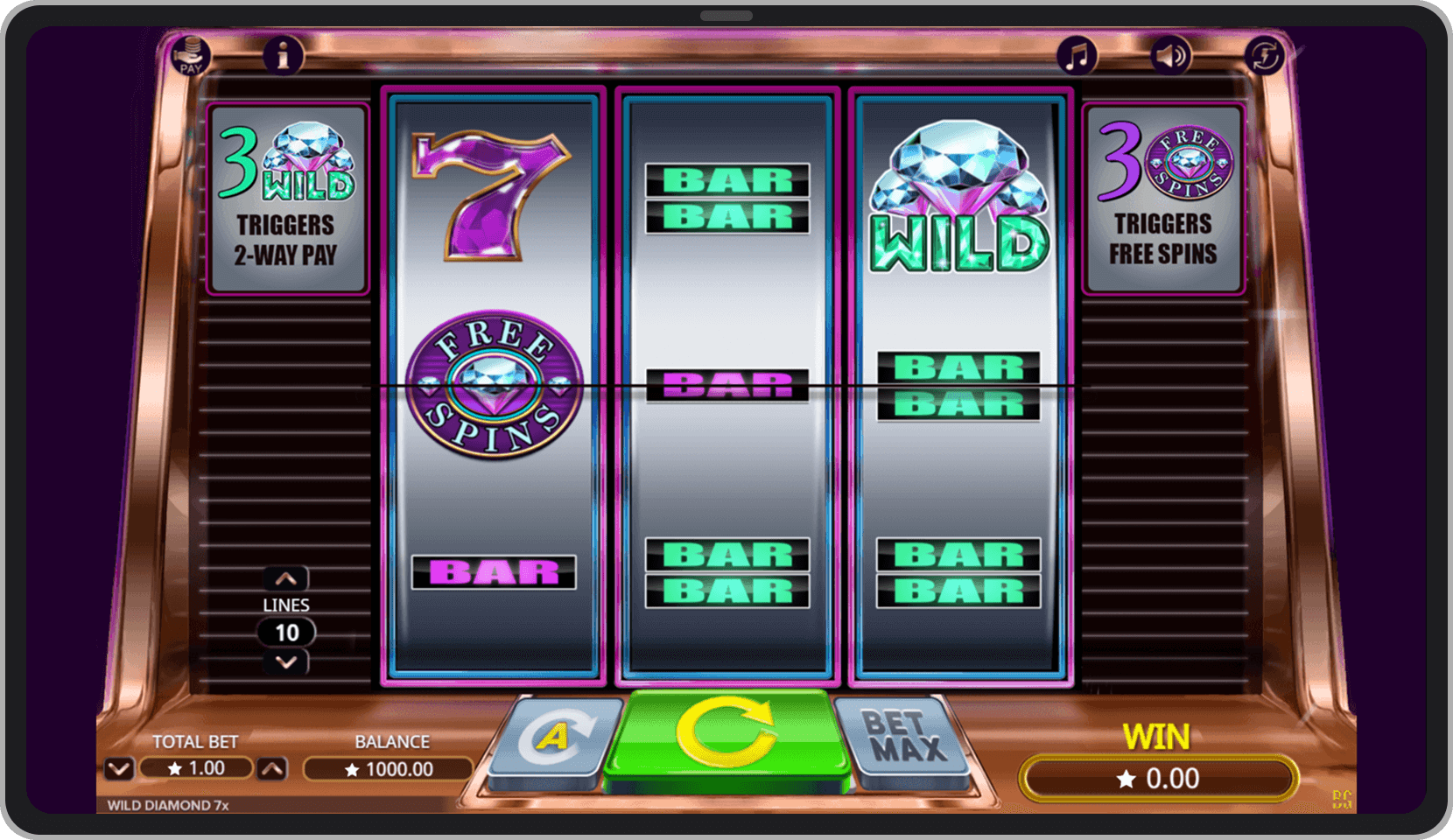Lower the total bet with the down chevron
This screenshot has width=1453, height=840.
click(x=121, y=768)
